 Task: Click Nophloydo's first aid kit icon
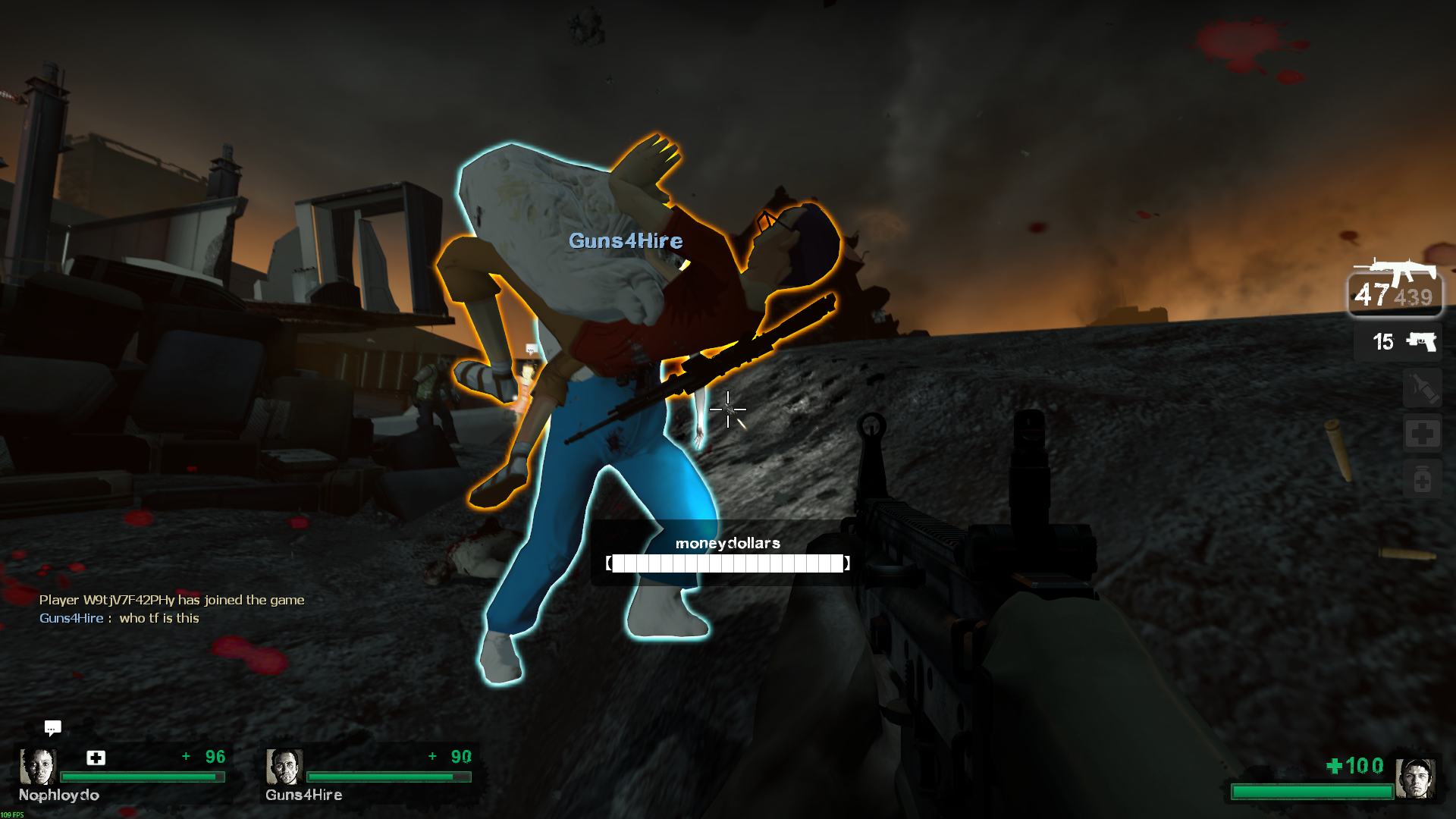[96, 758]
